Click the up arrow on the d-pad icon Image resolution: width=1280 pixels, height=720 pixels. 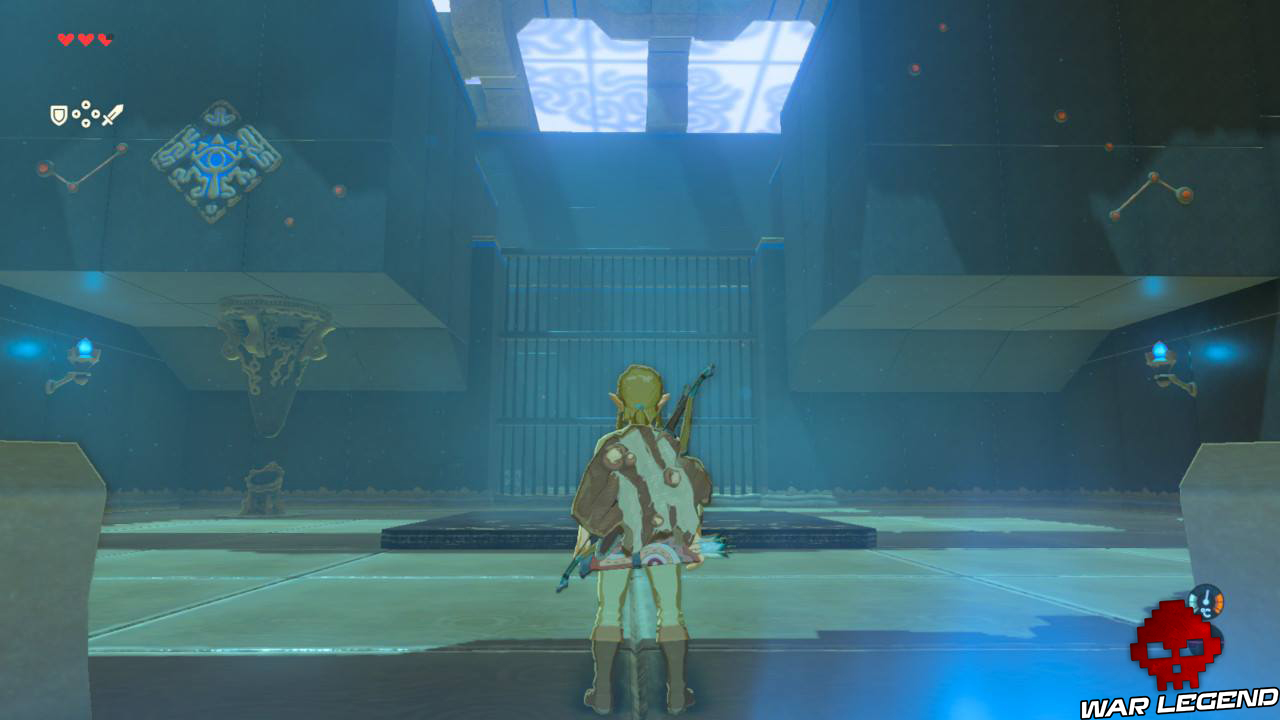(86, 105)
